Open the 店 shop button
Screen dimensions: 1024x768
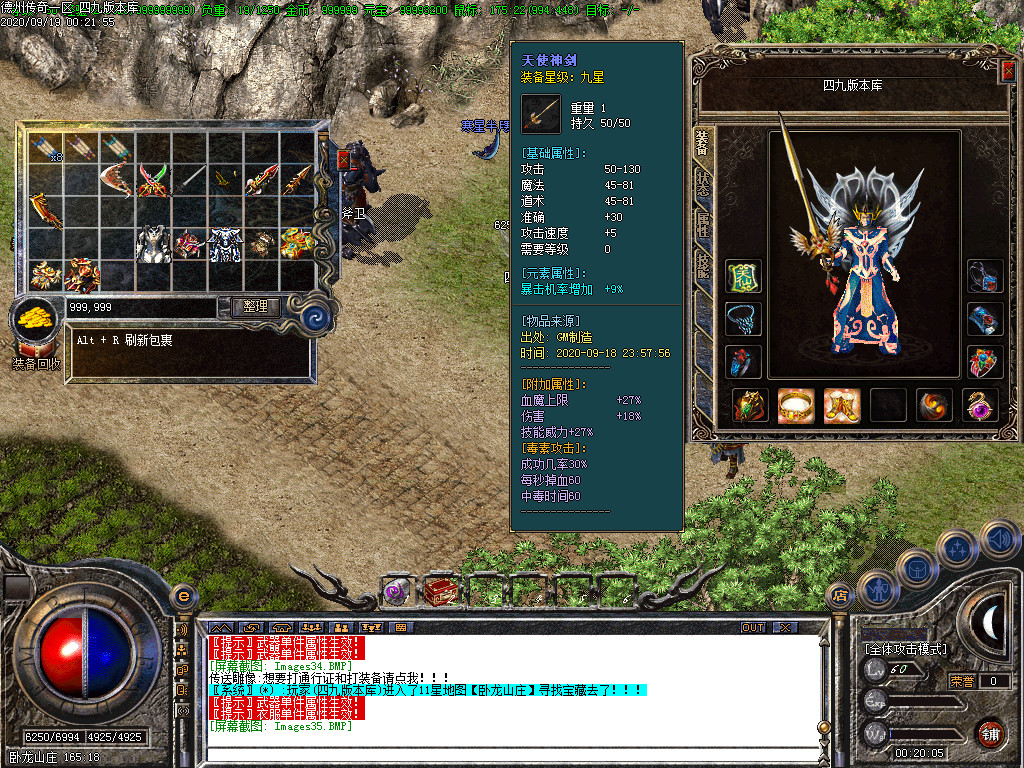pyautogui.click(x=840, y=596)
